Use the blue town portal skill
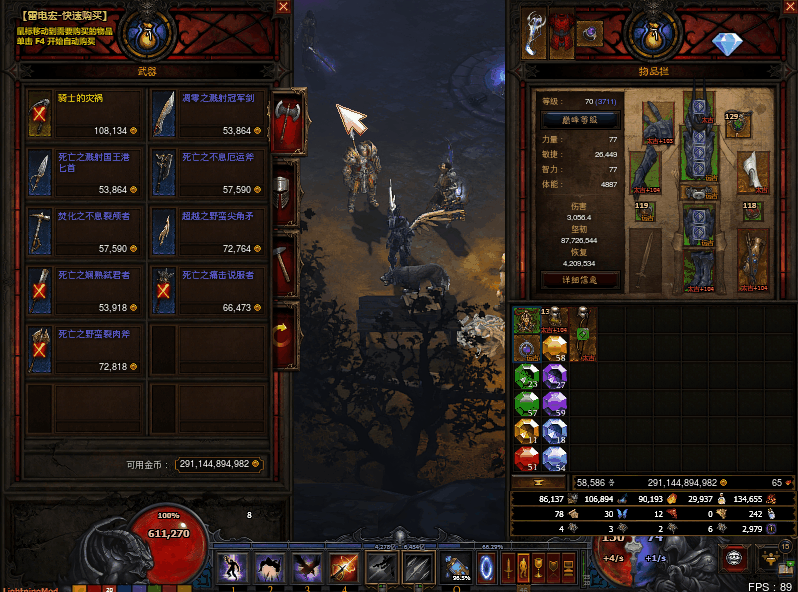The height and width of the screenshot is (592, 798). (487, 567)
